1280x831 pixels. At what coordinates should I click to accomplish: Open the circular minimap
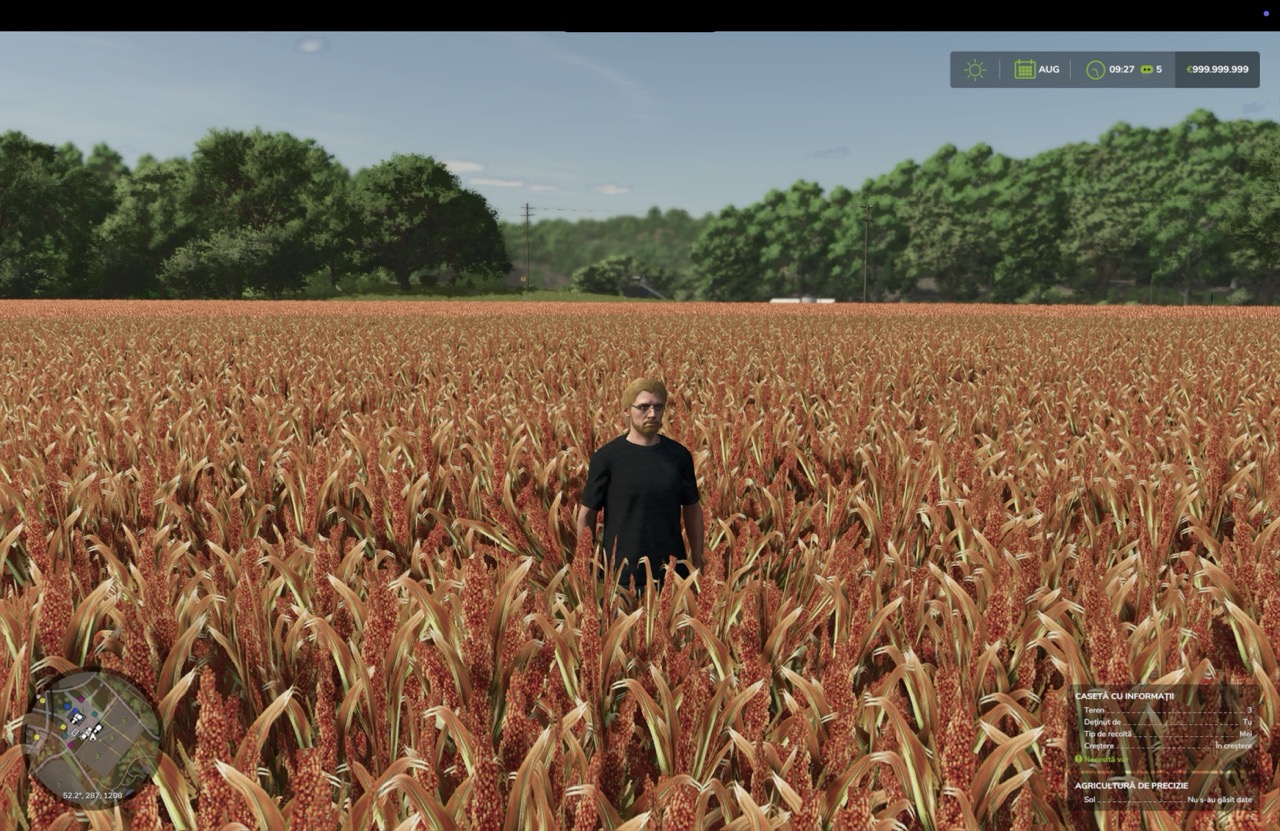(92, 736)
